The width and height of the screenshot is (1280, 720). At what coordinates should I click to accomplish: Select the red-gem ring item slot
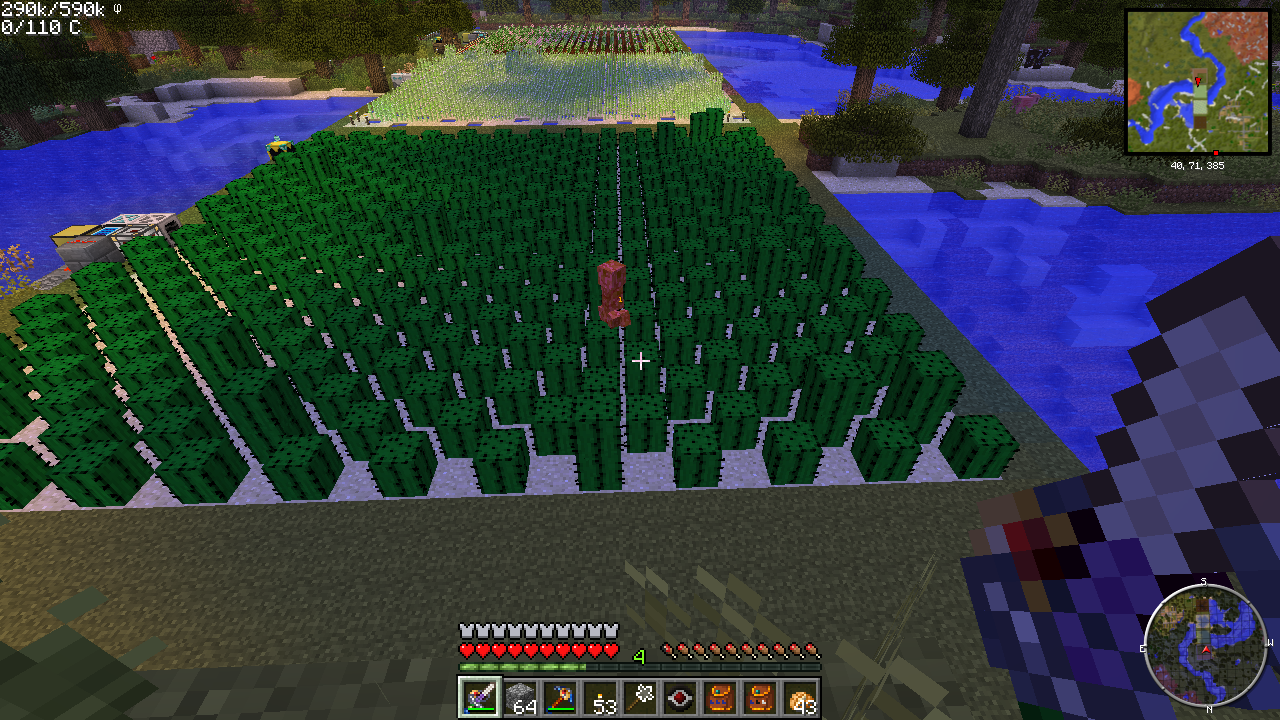(x=680, y=697)
